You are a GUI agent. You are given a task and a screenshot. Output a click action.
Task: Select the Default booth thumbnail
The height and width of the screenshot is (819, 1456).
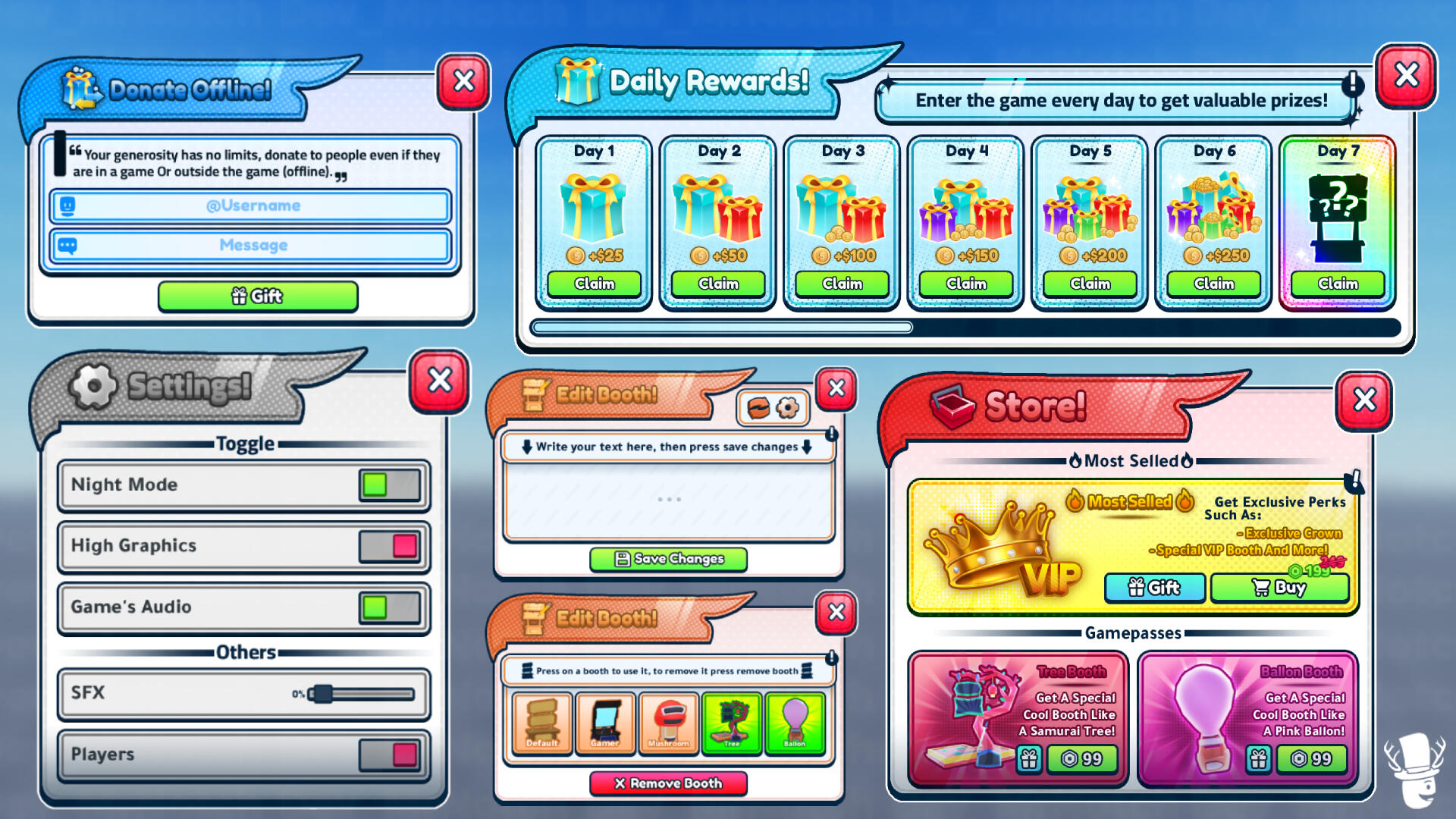coord(541,723)
